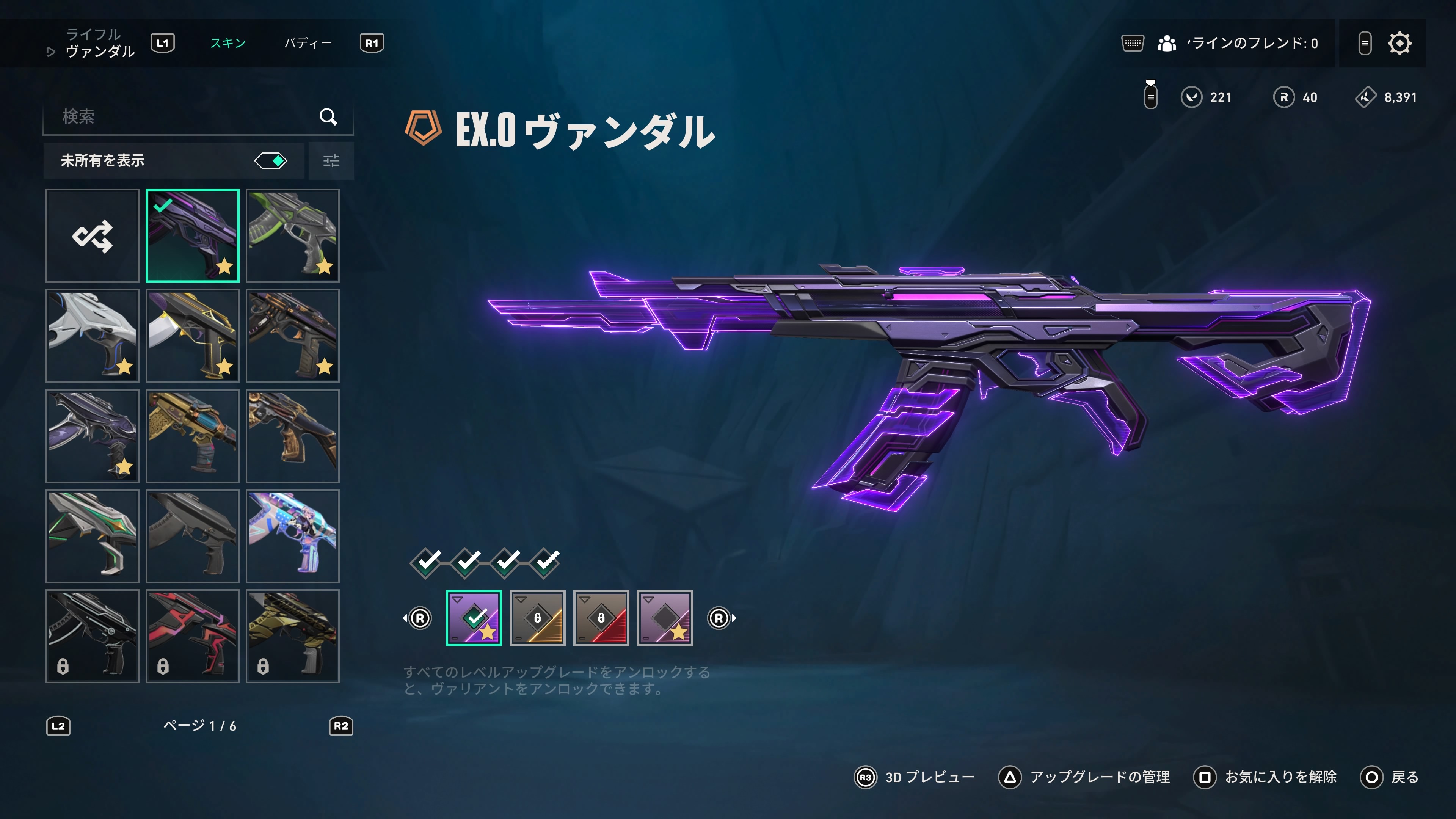
Task: Select the green and gray Vandal skin
Action: 292,236
